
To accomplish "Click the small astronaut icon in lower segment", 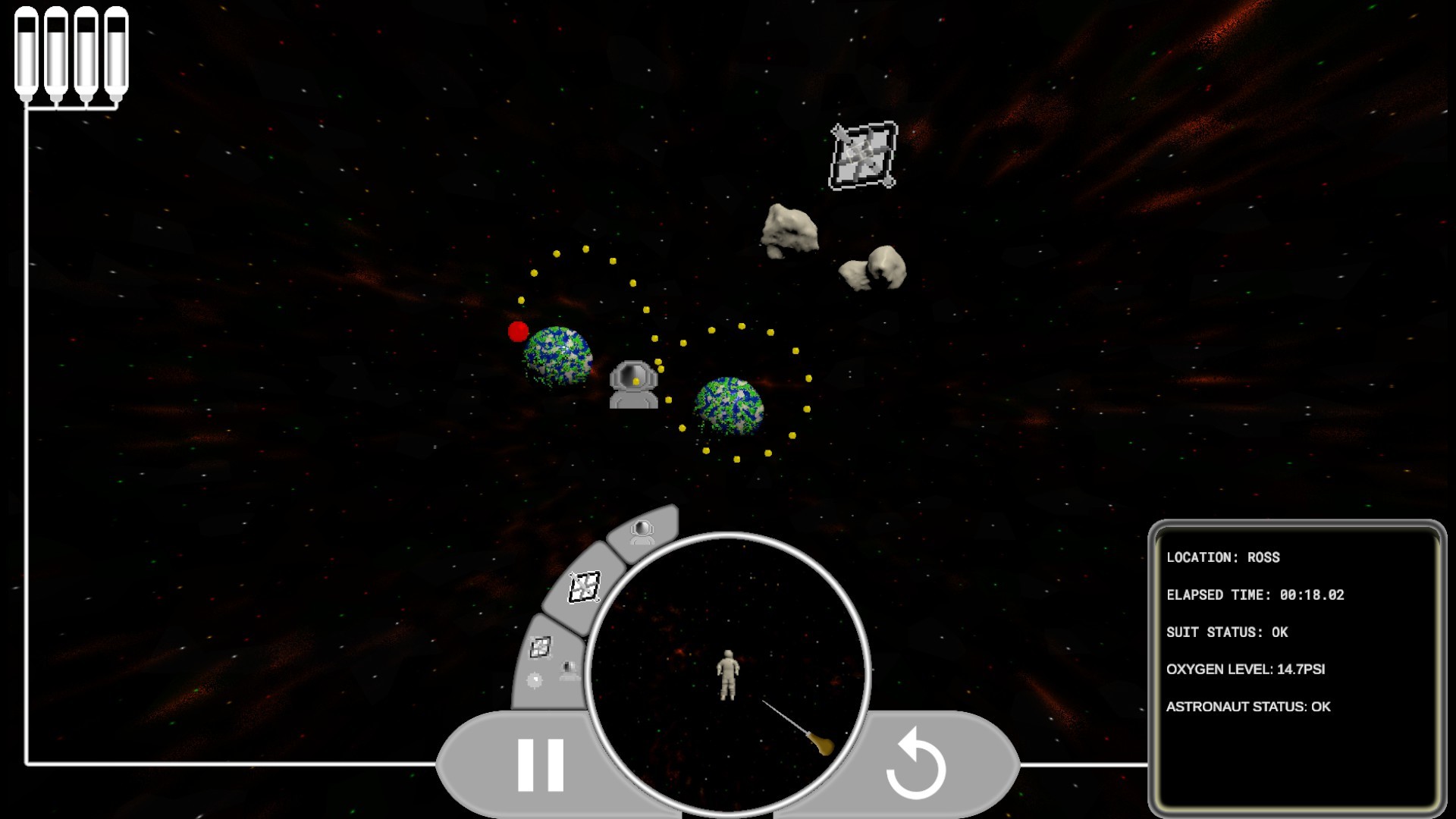I will pos(568,670).
